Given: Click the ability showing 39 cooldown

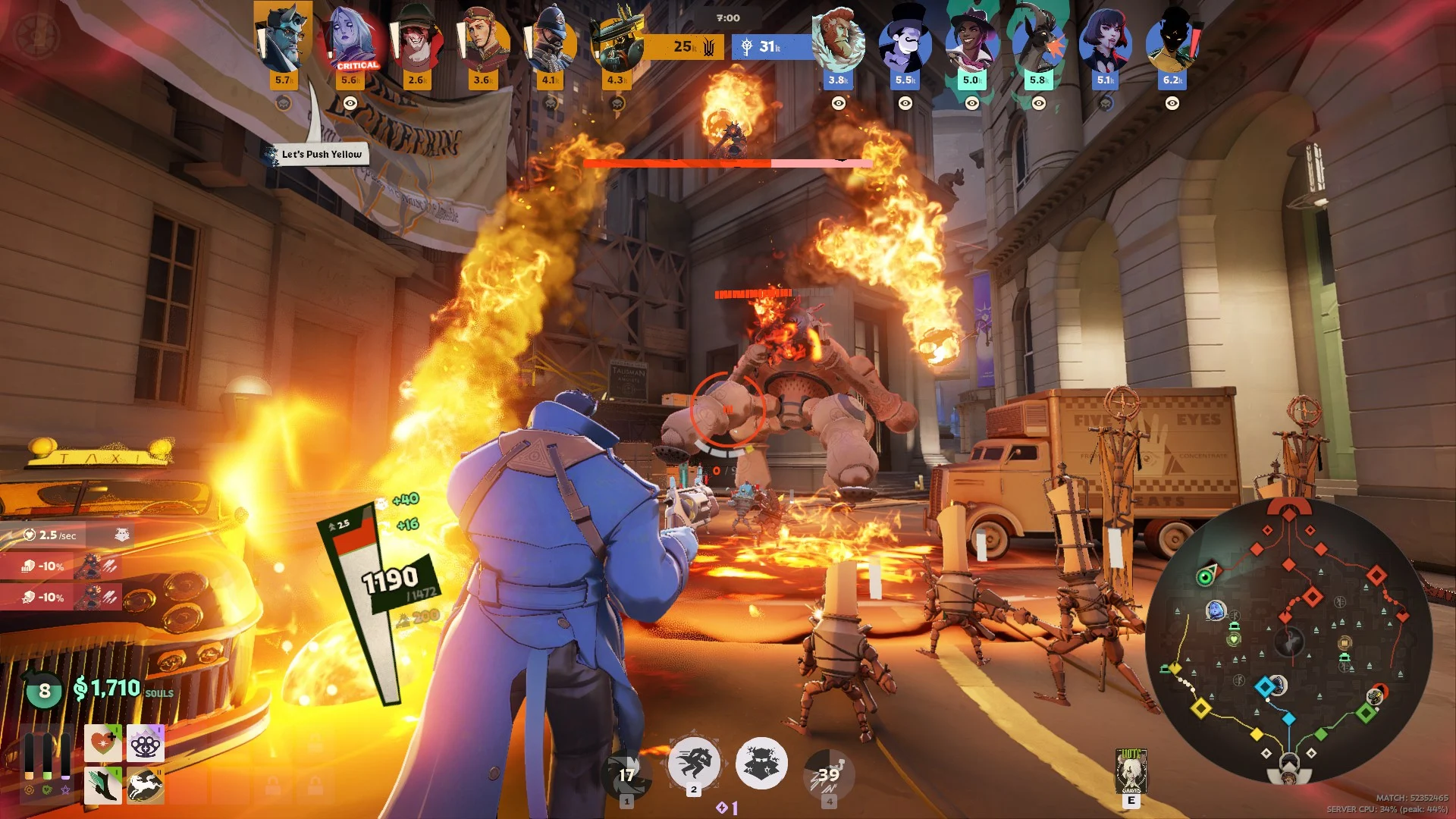Looking at the screenshot, I should point(829,773).
